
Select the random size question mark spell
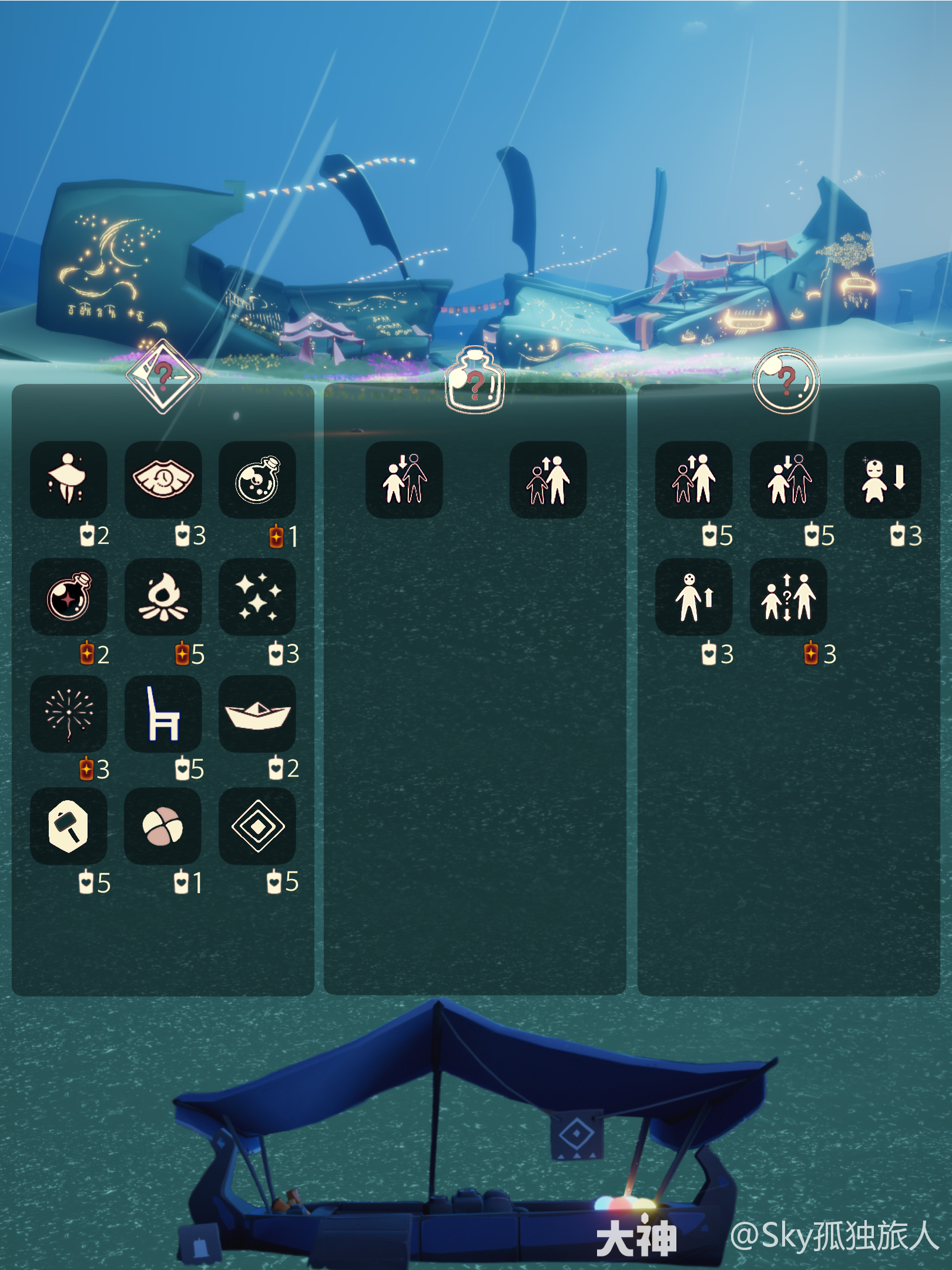tap(788, 596)
